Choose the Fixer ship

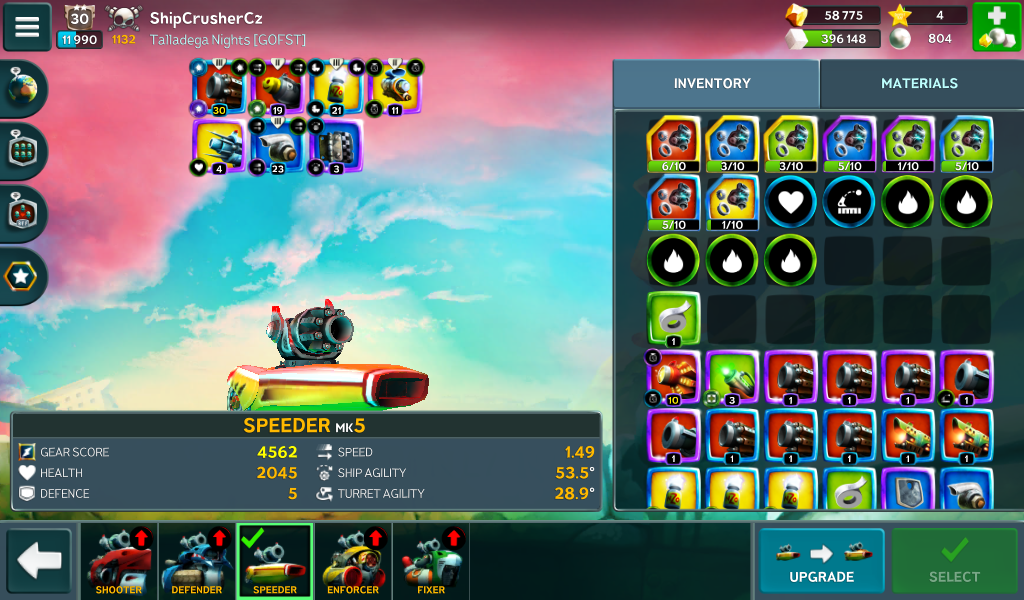(x=431, y=561)
